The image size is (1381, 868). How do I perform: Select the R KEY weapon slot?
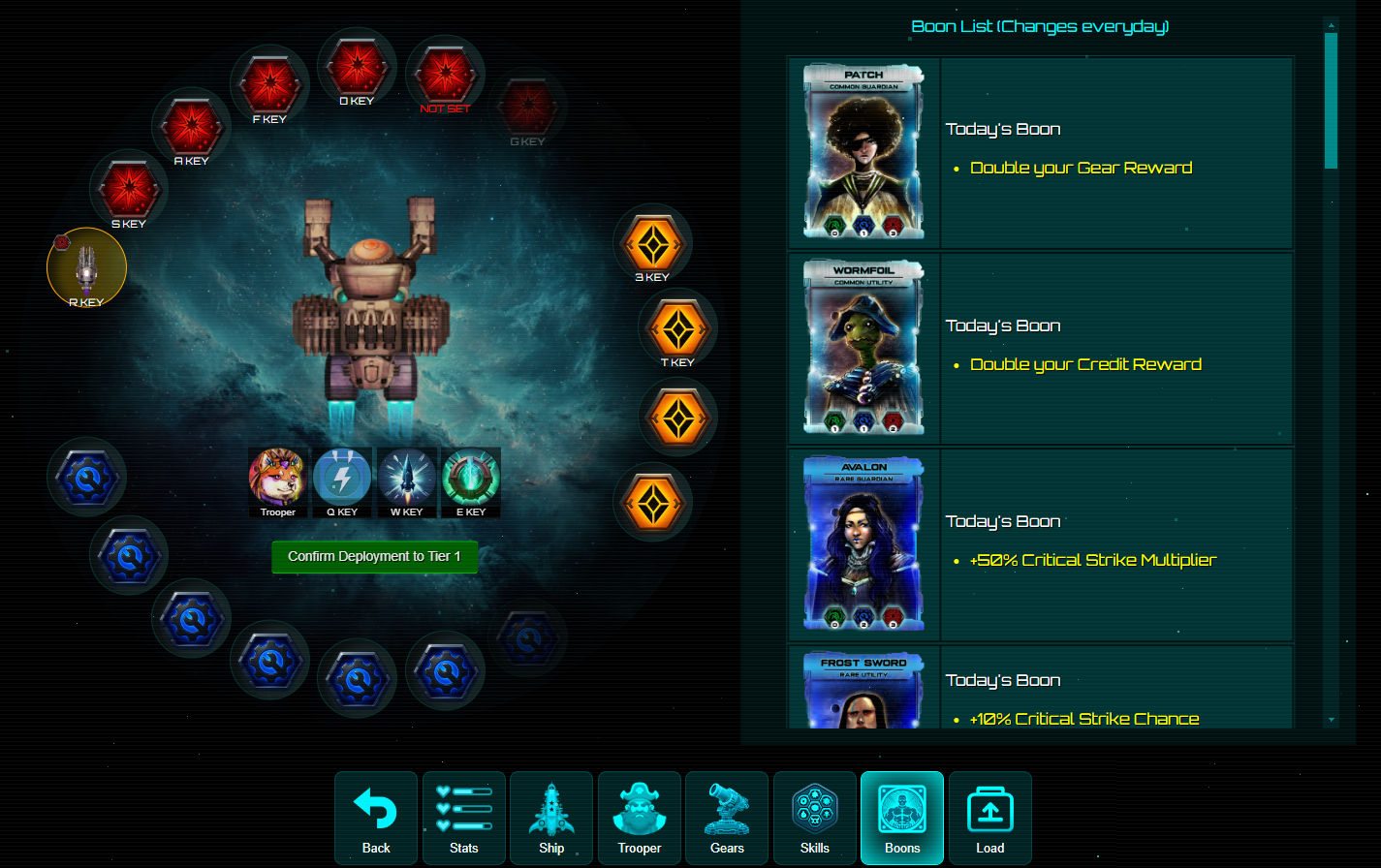click(86, 267)
